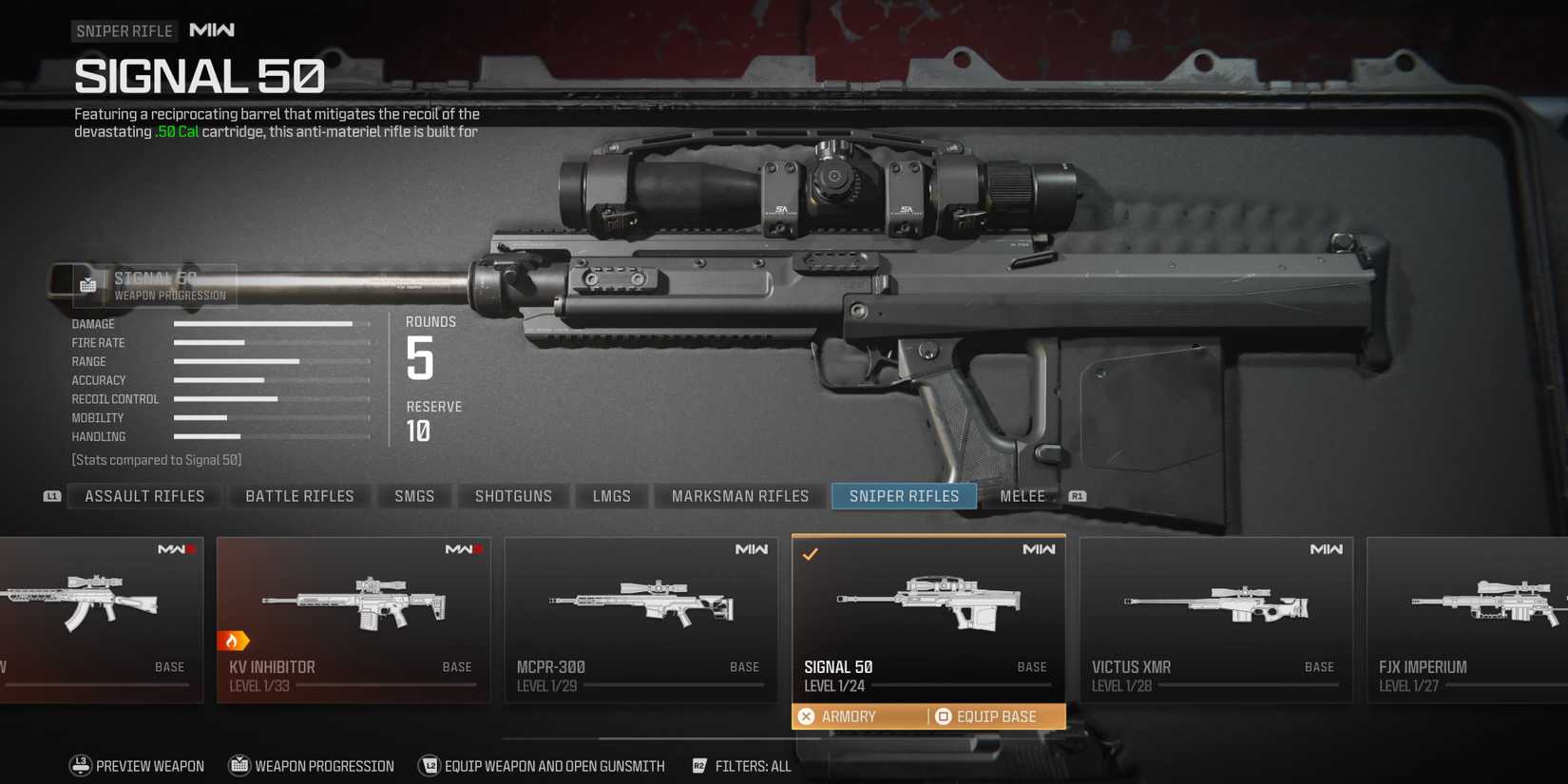Open the Melee weapons tab
The height and width of the screenshot is (784, 1568).
[1022, 495]
